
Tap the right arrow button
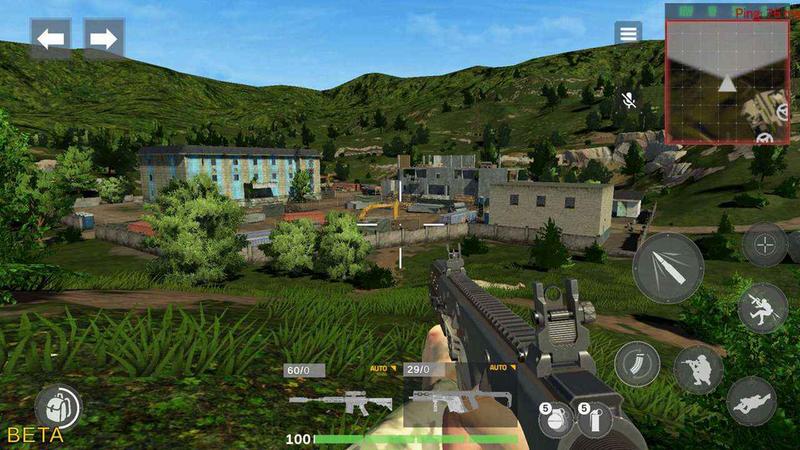click(104, 39)
